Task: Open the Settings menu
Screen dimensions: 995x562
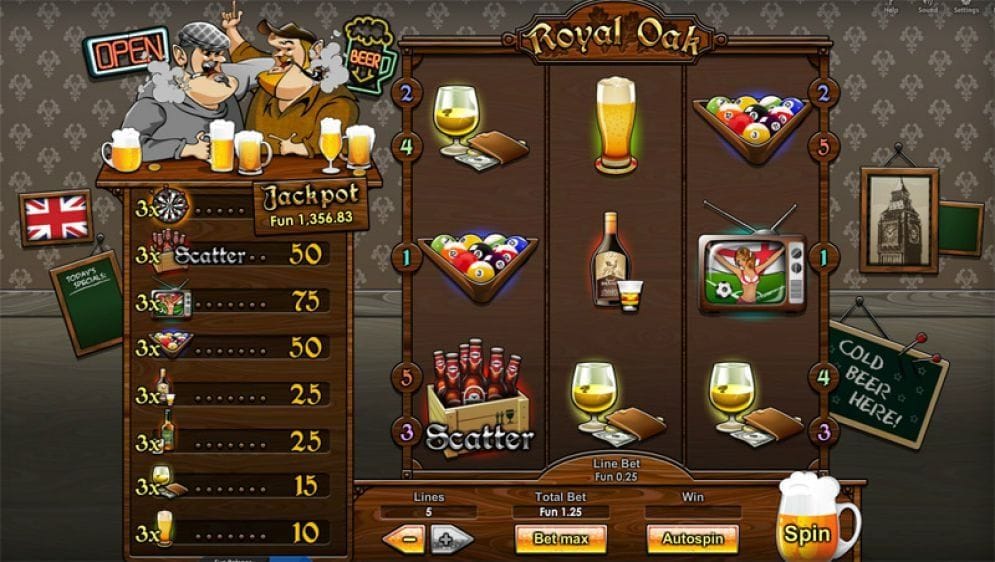Action: (965, 6)
